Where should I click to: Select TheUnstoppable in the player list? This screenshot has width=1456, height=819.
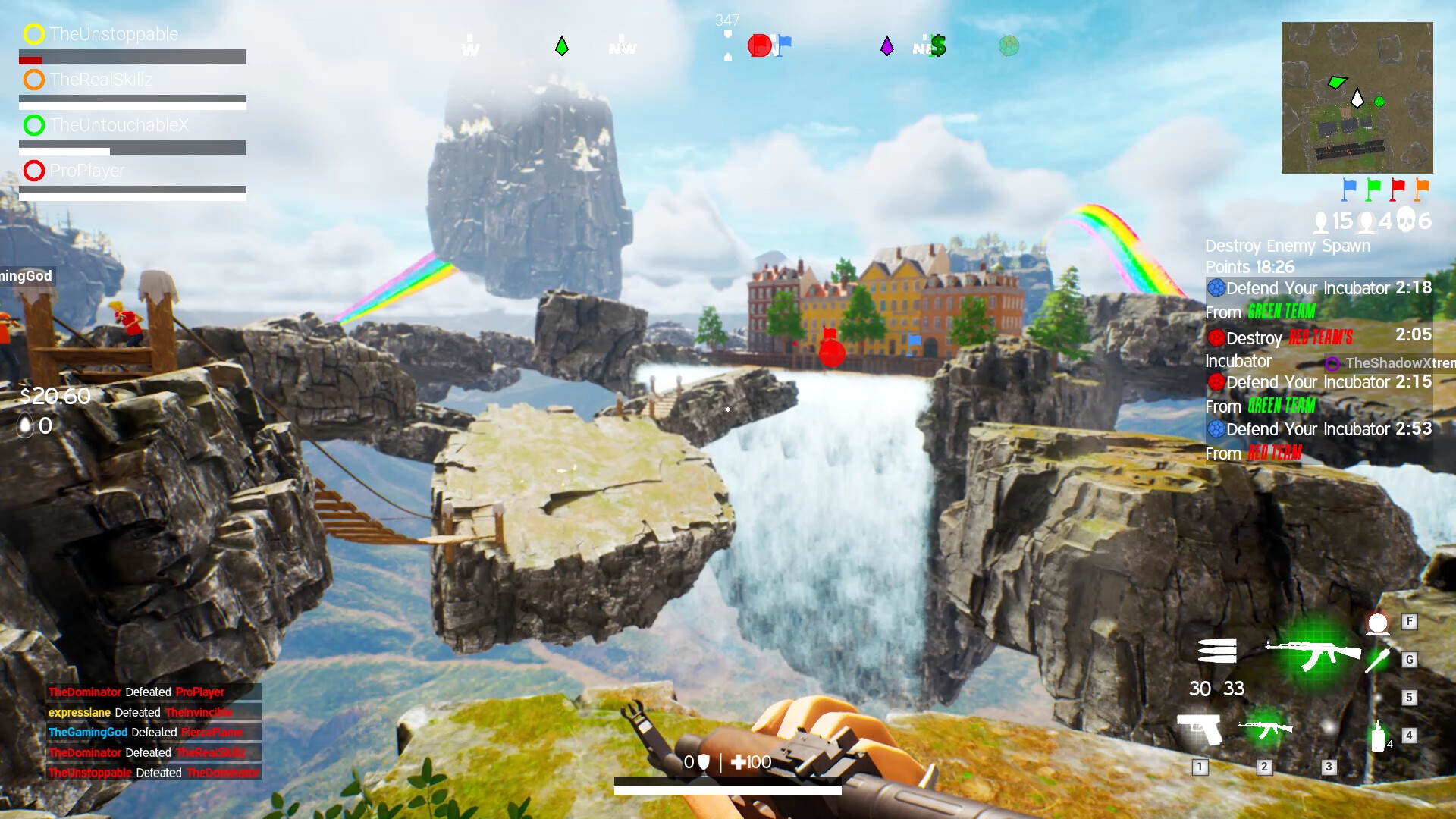tap(114, 34)
